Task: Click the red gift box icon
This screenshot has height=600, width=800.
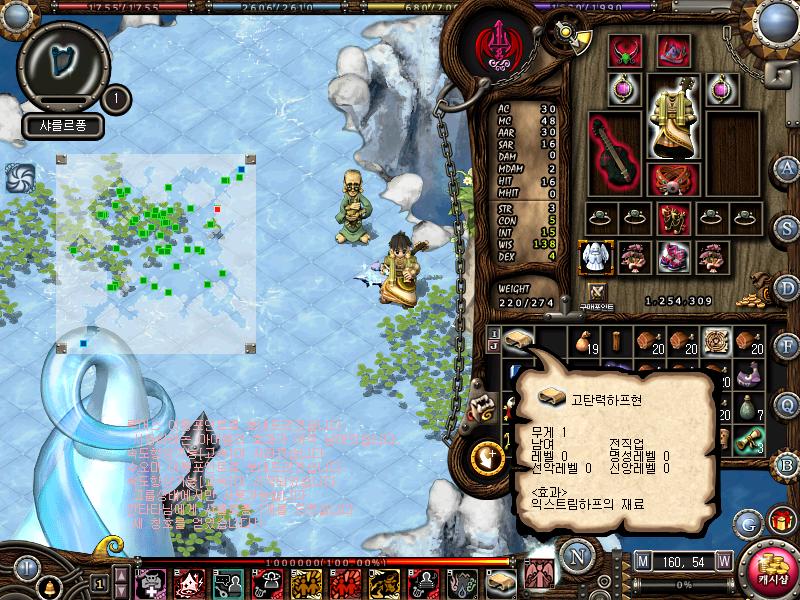Action: click(780, 521)
